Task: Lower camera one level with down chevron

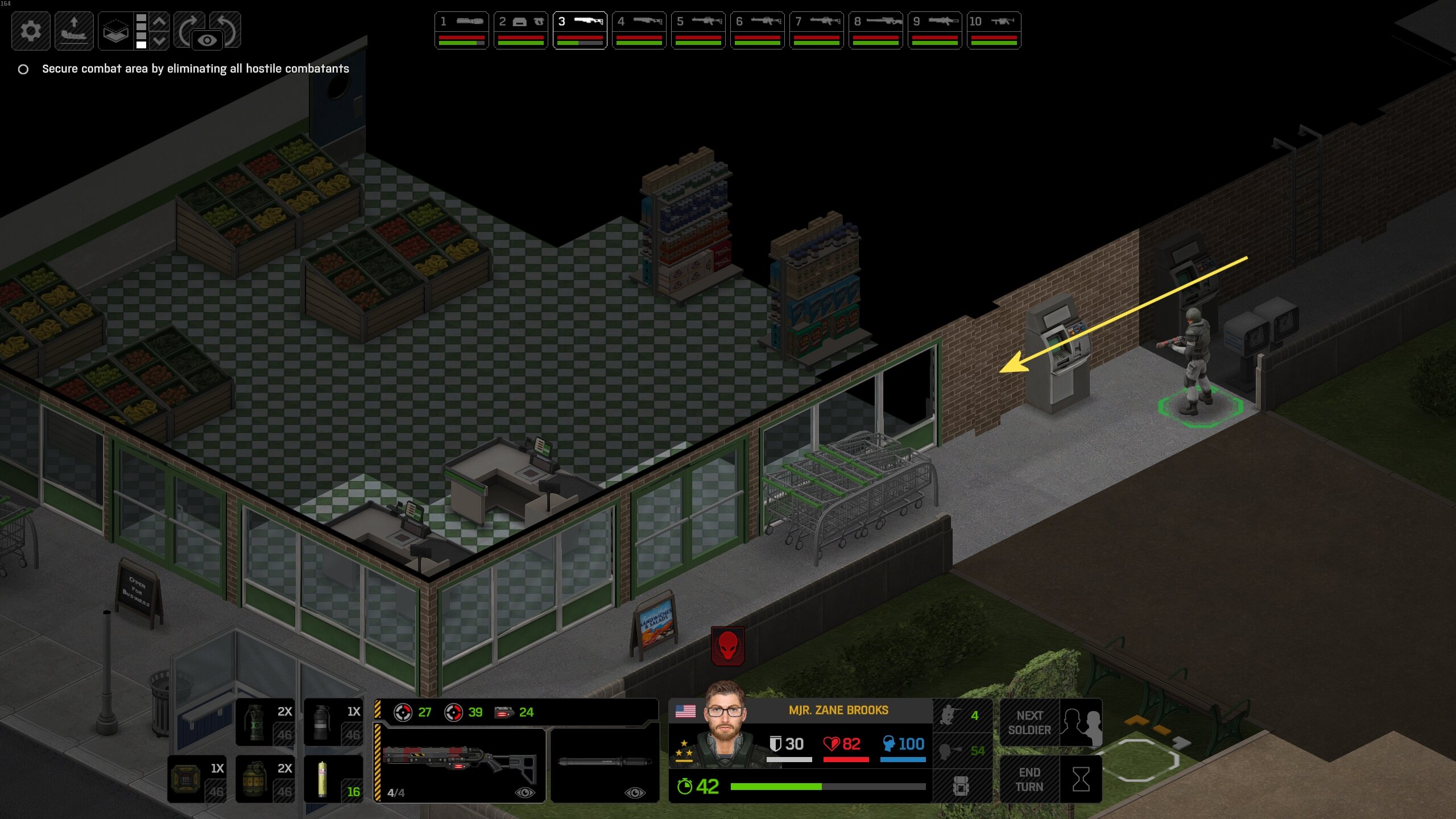Action: (160, 40)
